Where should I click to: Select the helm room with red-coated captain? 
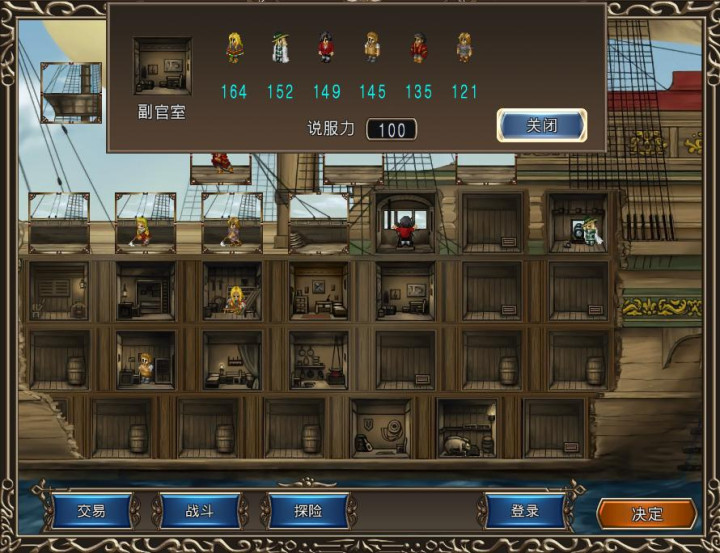[x=405, y=223]
